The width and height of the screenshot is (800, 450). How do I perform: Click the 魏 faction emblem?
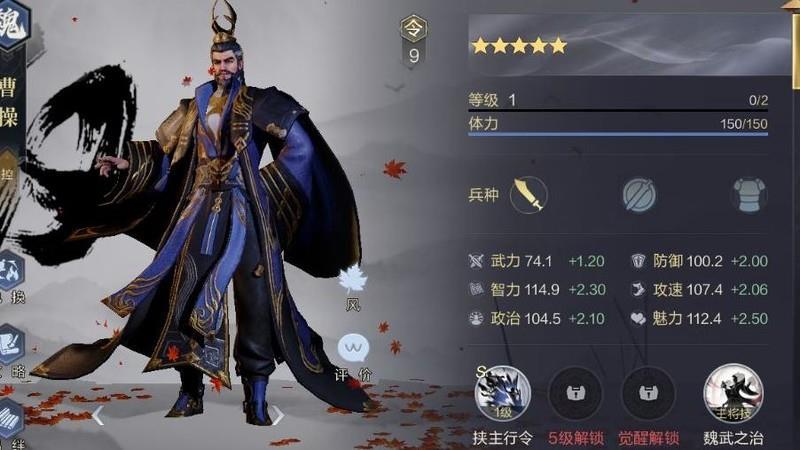coord(12,15)
